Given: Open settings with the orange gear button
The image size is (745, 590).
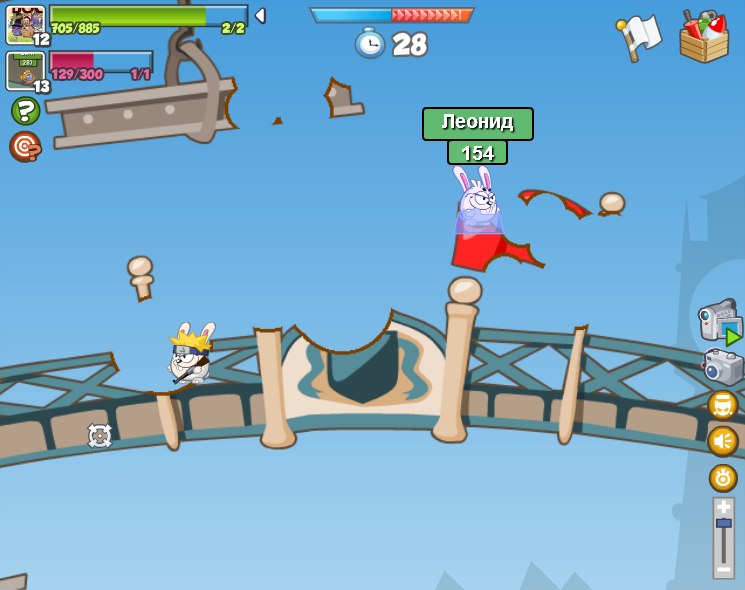Looking at the screenshot, I should pos(723,477).
